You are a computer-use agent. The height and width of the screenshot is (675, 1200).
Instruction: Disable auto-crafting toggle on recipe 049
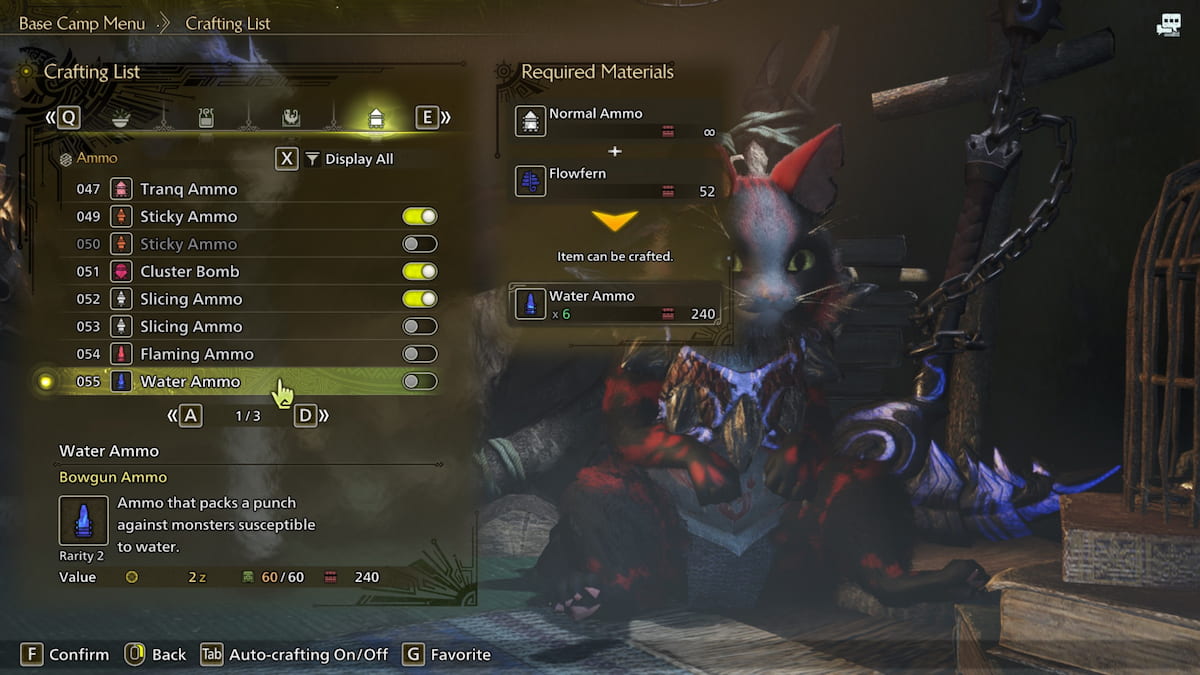(420, 217)
